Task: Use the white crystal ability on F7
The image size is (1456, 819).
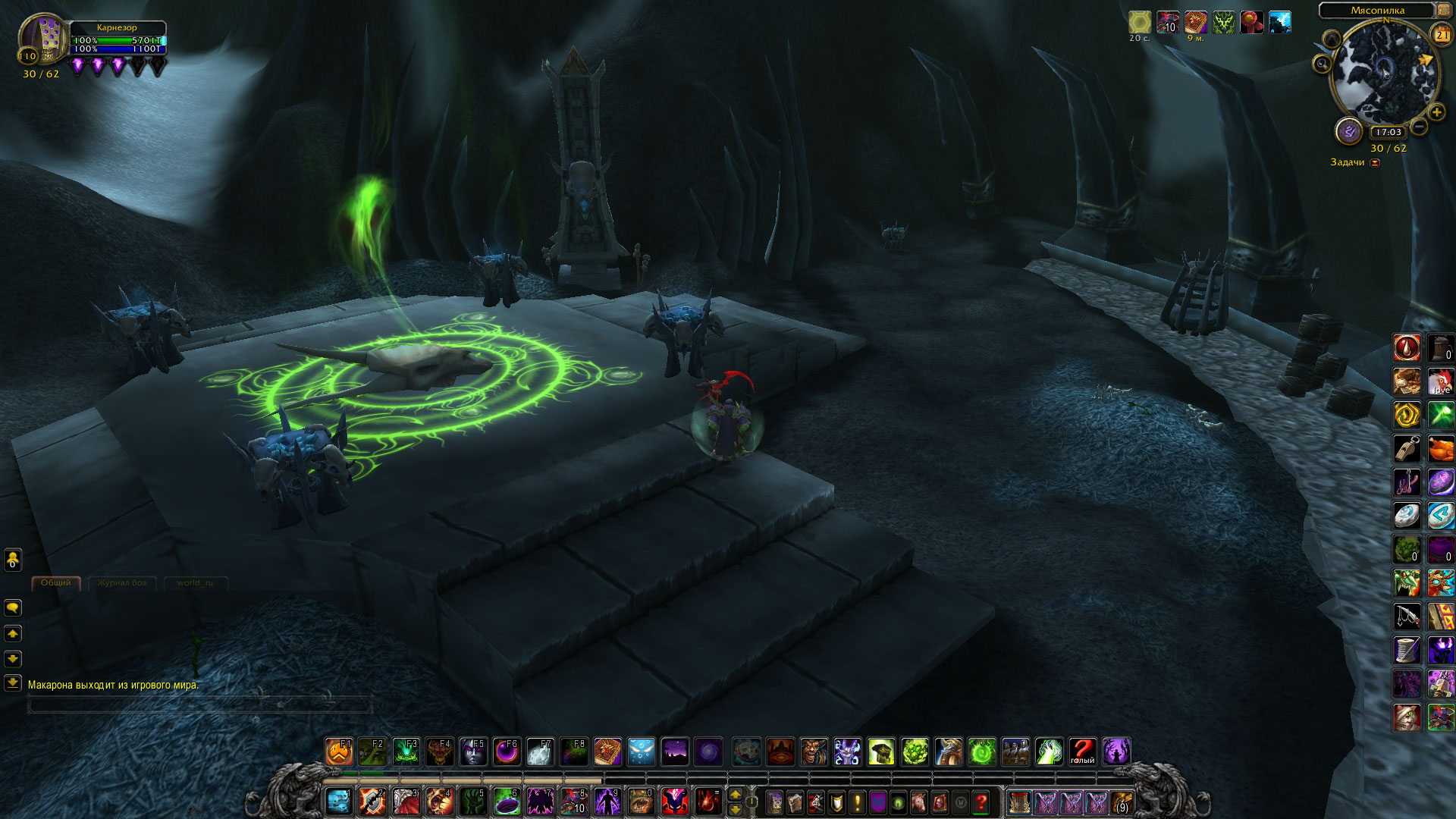Action: coord(540,752)
